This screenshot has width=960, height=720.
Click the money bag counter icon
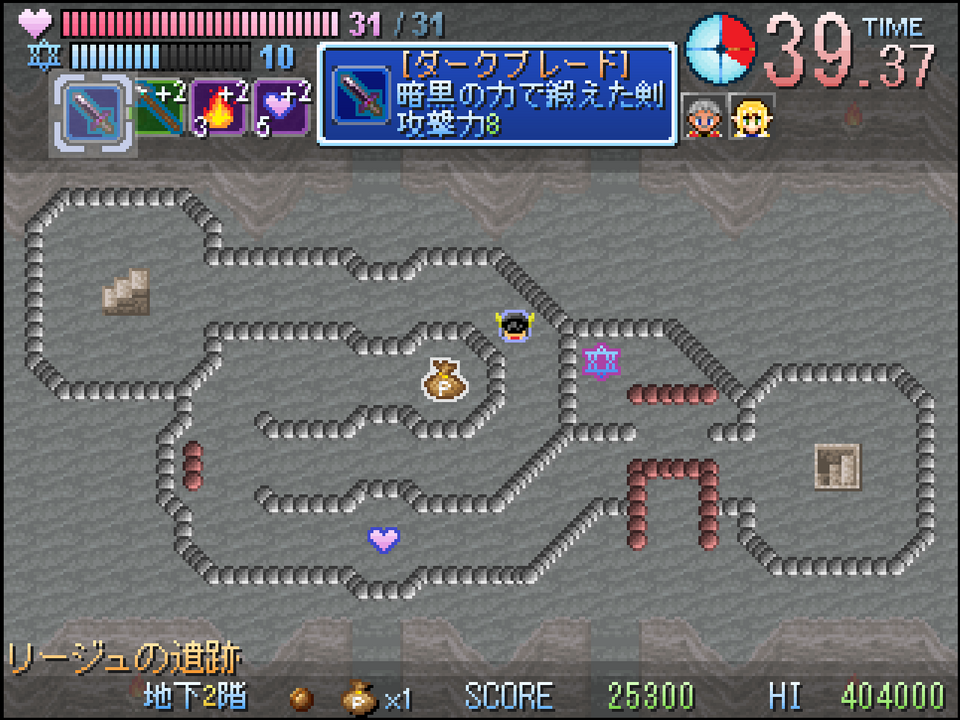pyautogui.click(x=358, y=696)
